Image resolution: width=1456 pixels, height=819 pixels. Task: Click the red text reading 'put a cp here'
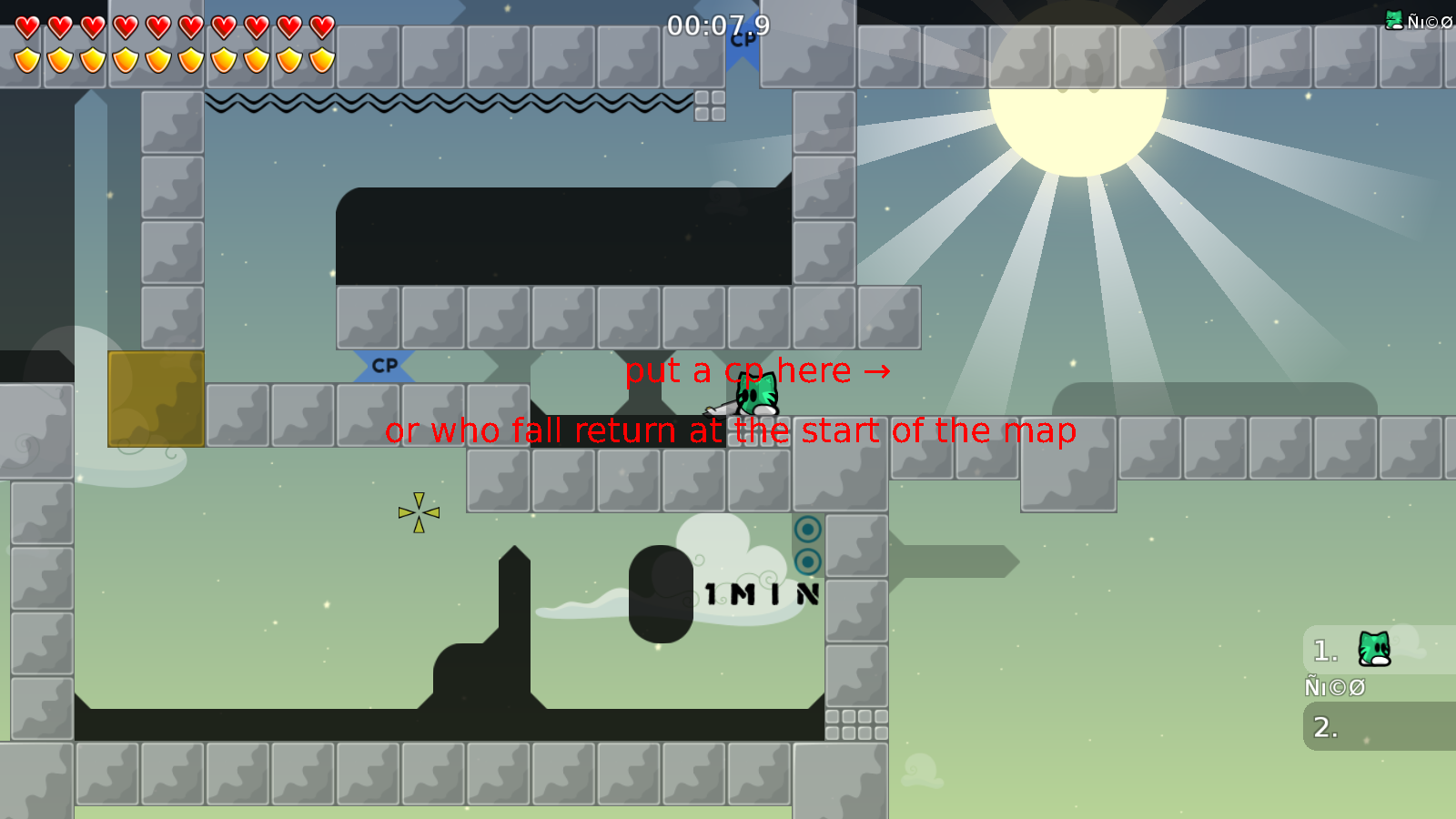[739, 370]
